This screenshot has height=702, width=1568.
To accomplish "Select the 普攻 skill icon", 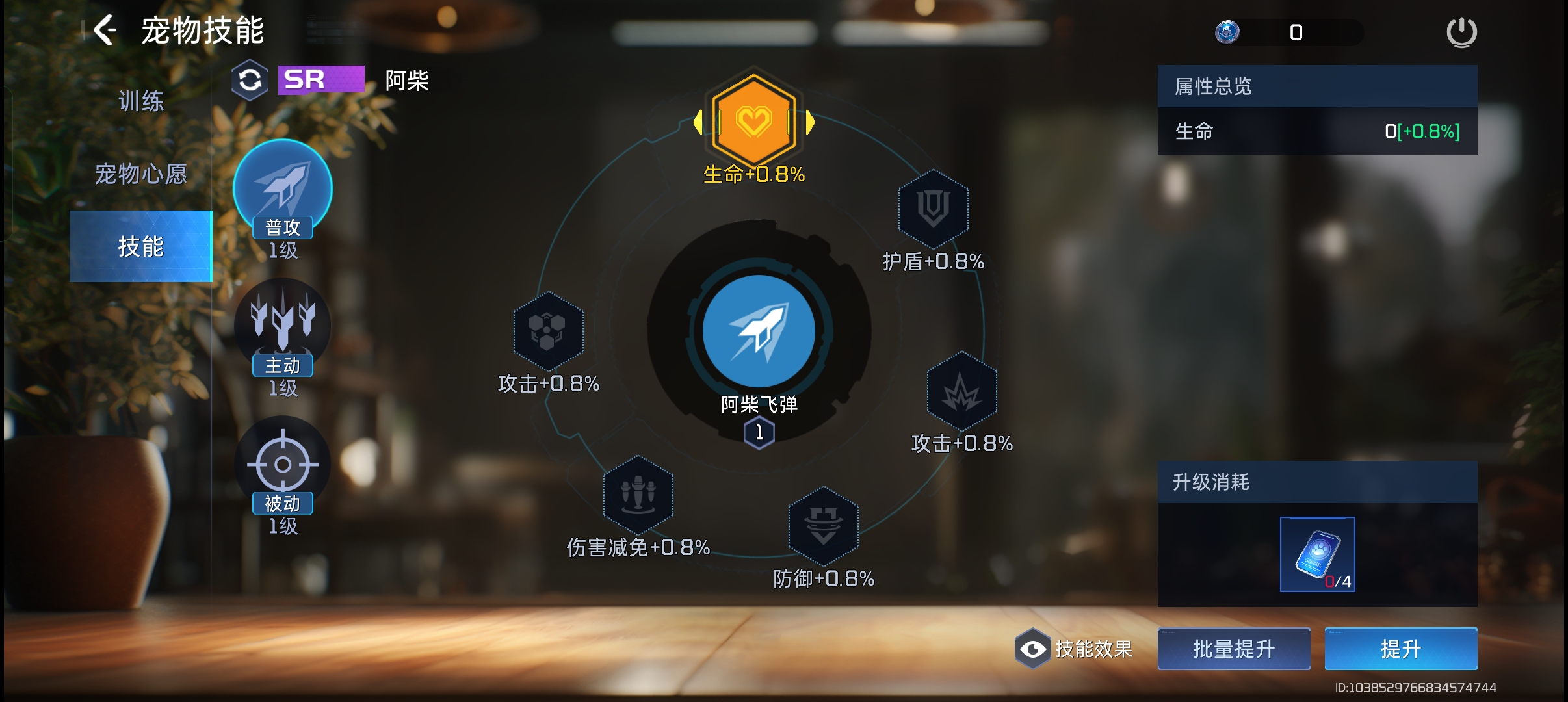I will [x=283, y=188].
